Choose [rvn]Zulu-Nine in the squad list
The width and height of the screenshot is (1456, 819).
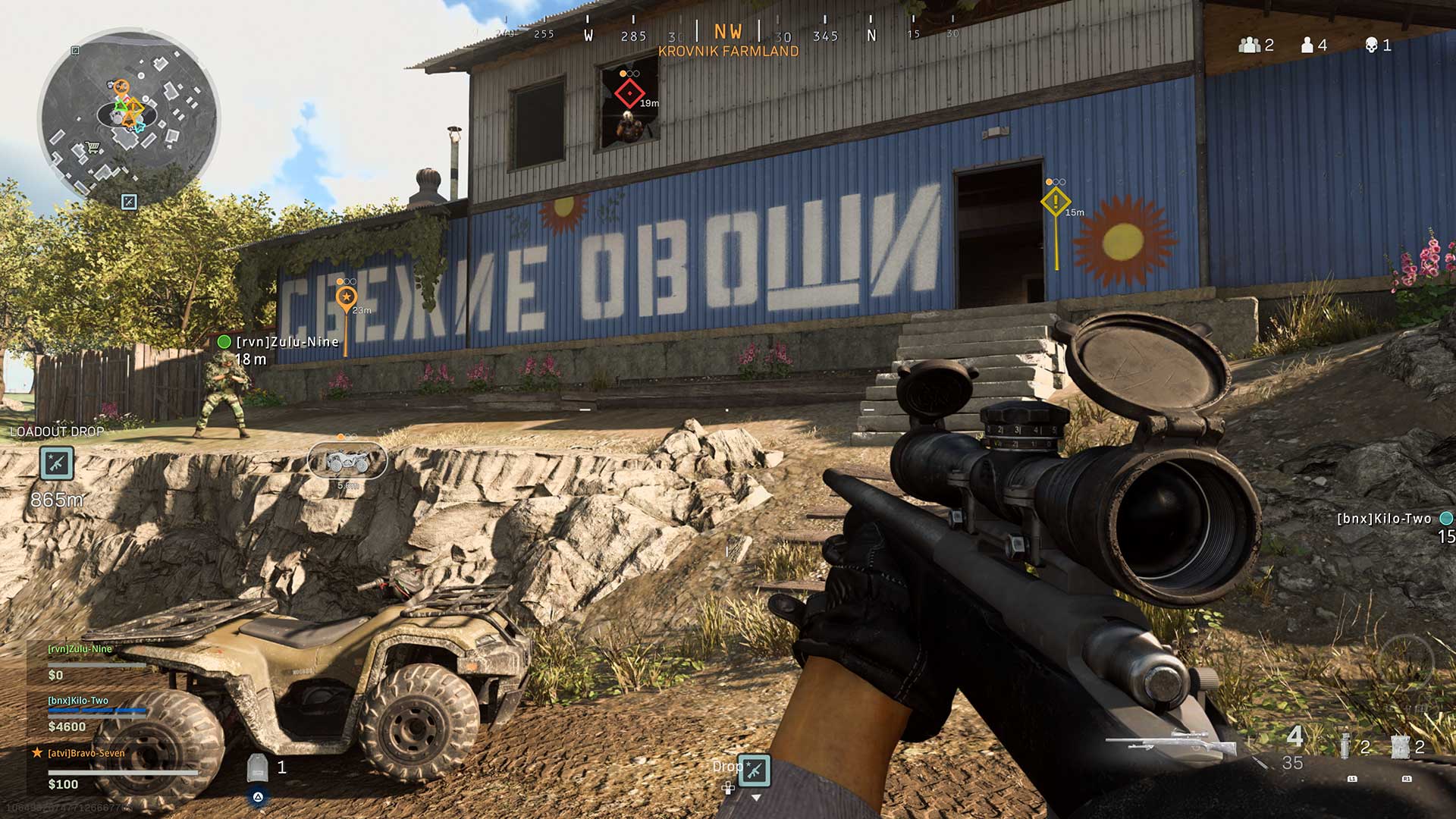pos(80,649)
